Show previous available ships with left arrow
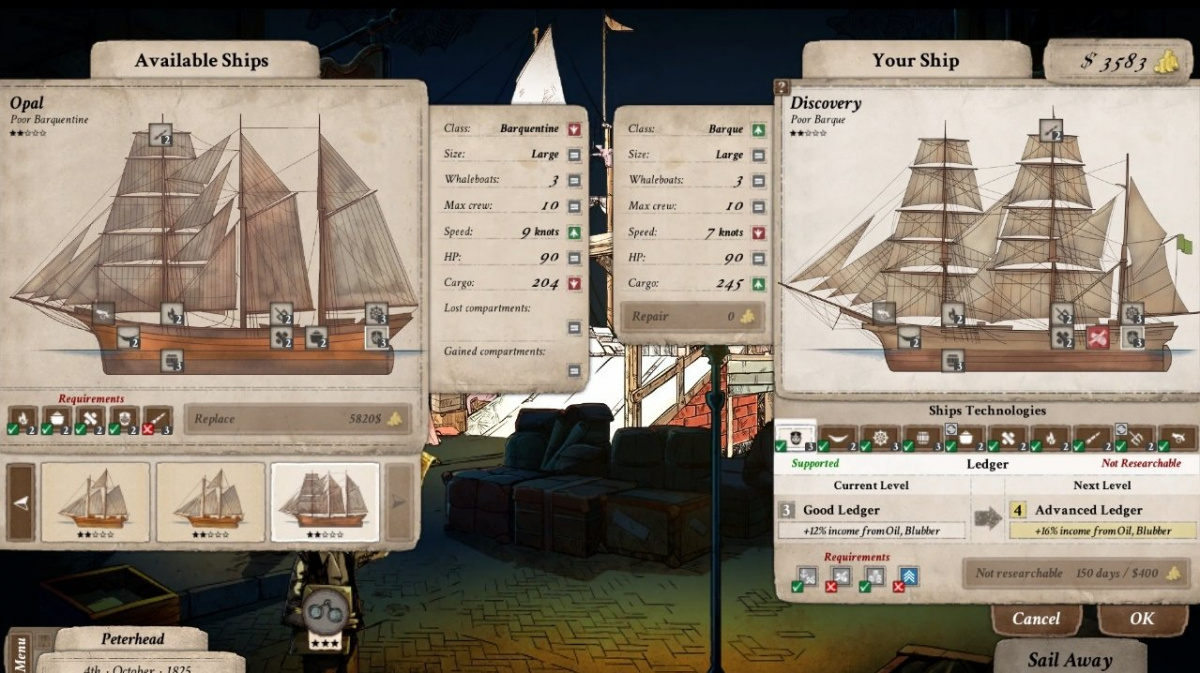 click(x=21, y=502)
